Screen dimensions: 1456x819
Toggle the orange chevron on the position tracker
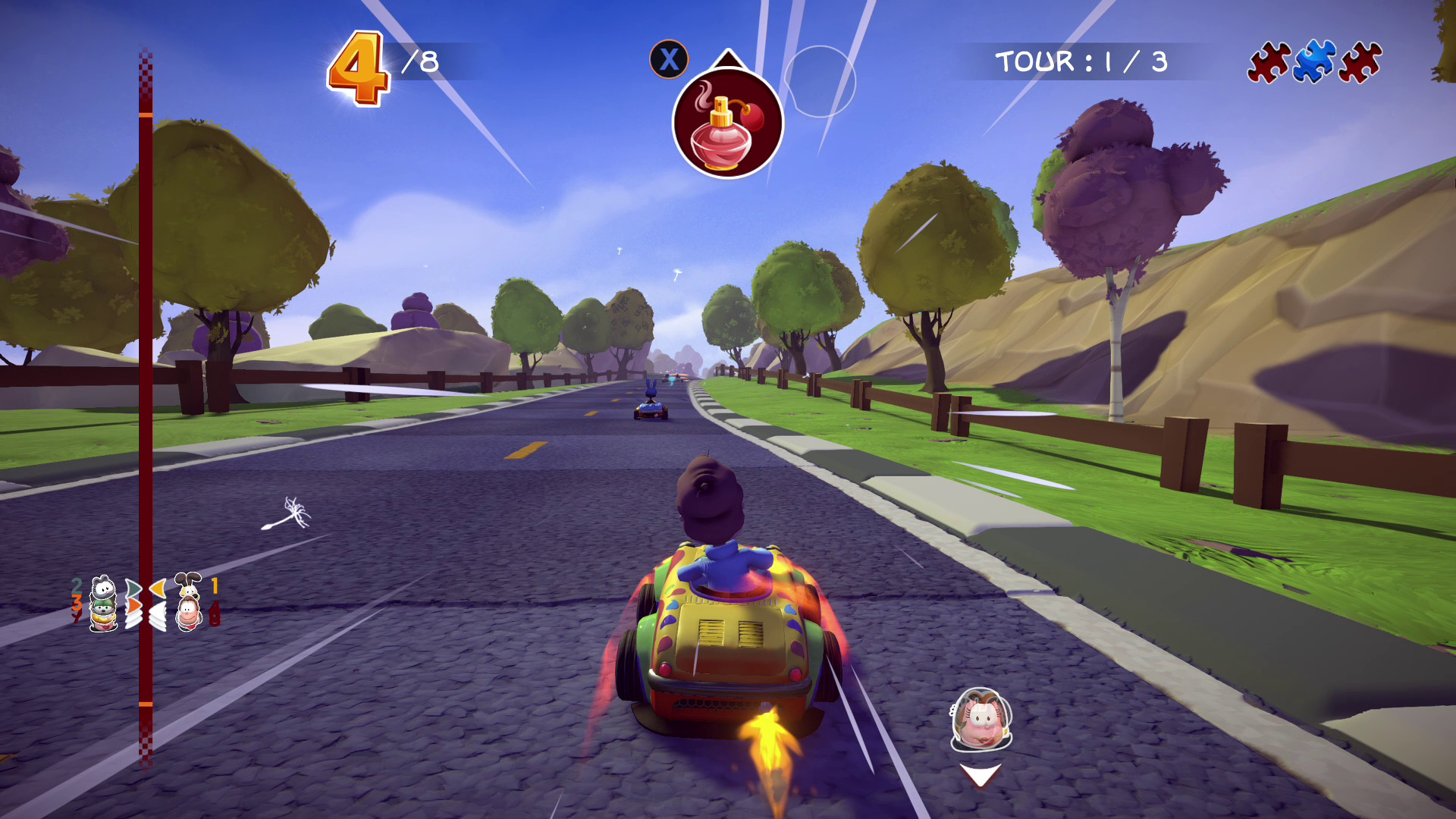[134, 606]
